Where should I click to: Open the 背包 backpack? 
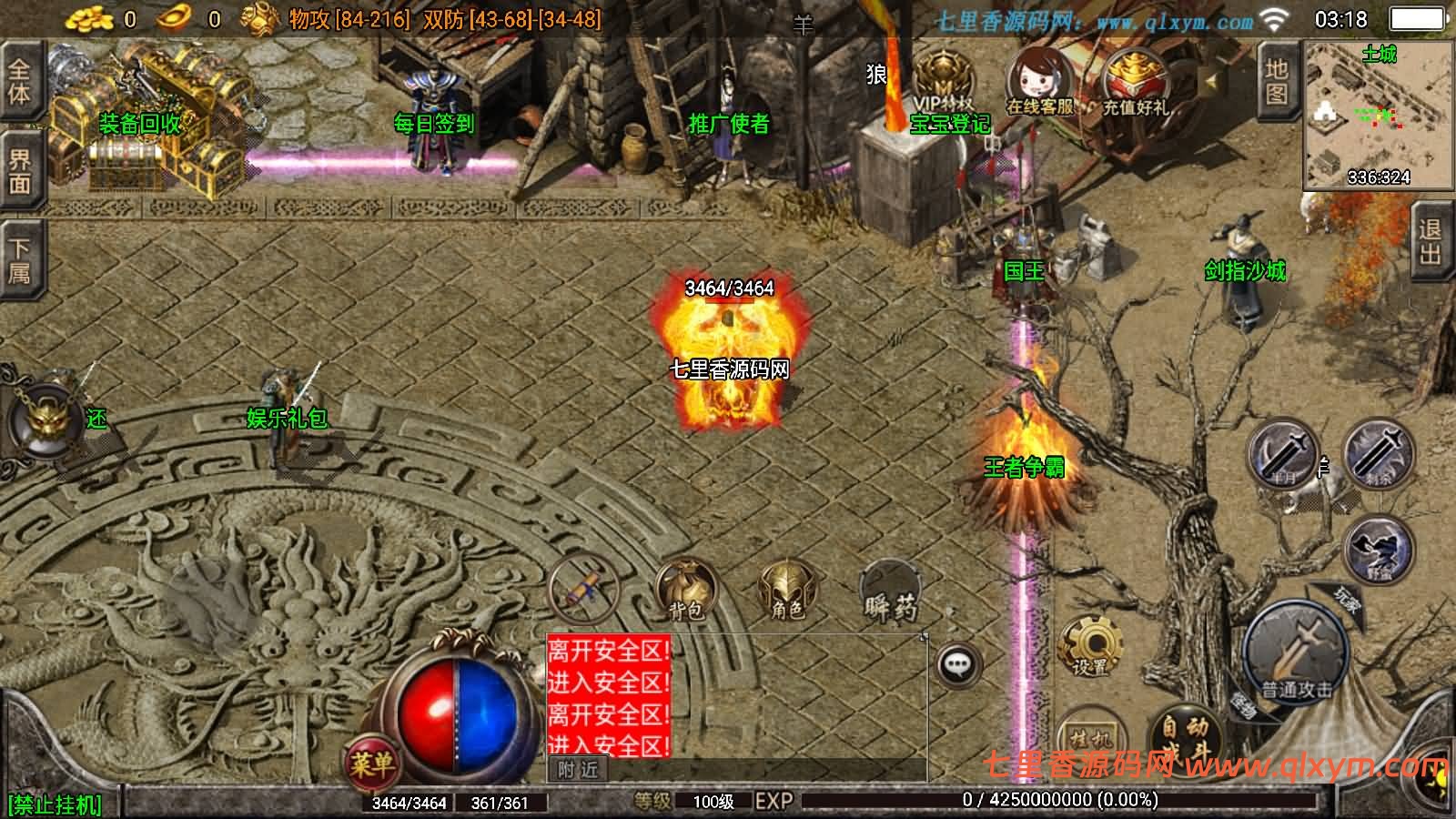tap(687, 589)
